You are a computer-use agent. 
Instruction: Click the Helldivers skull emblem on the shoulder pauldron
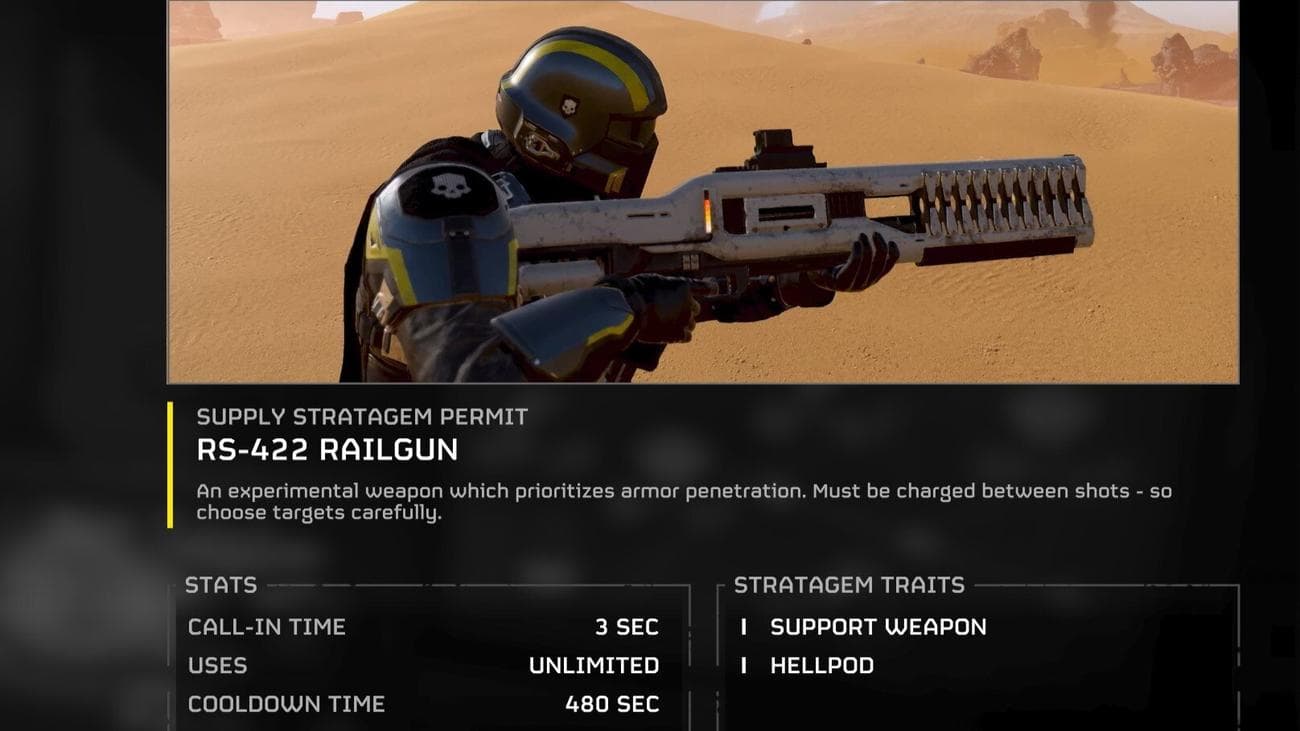coord(452,184)
